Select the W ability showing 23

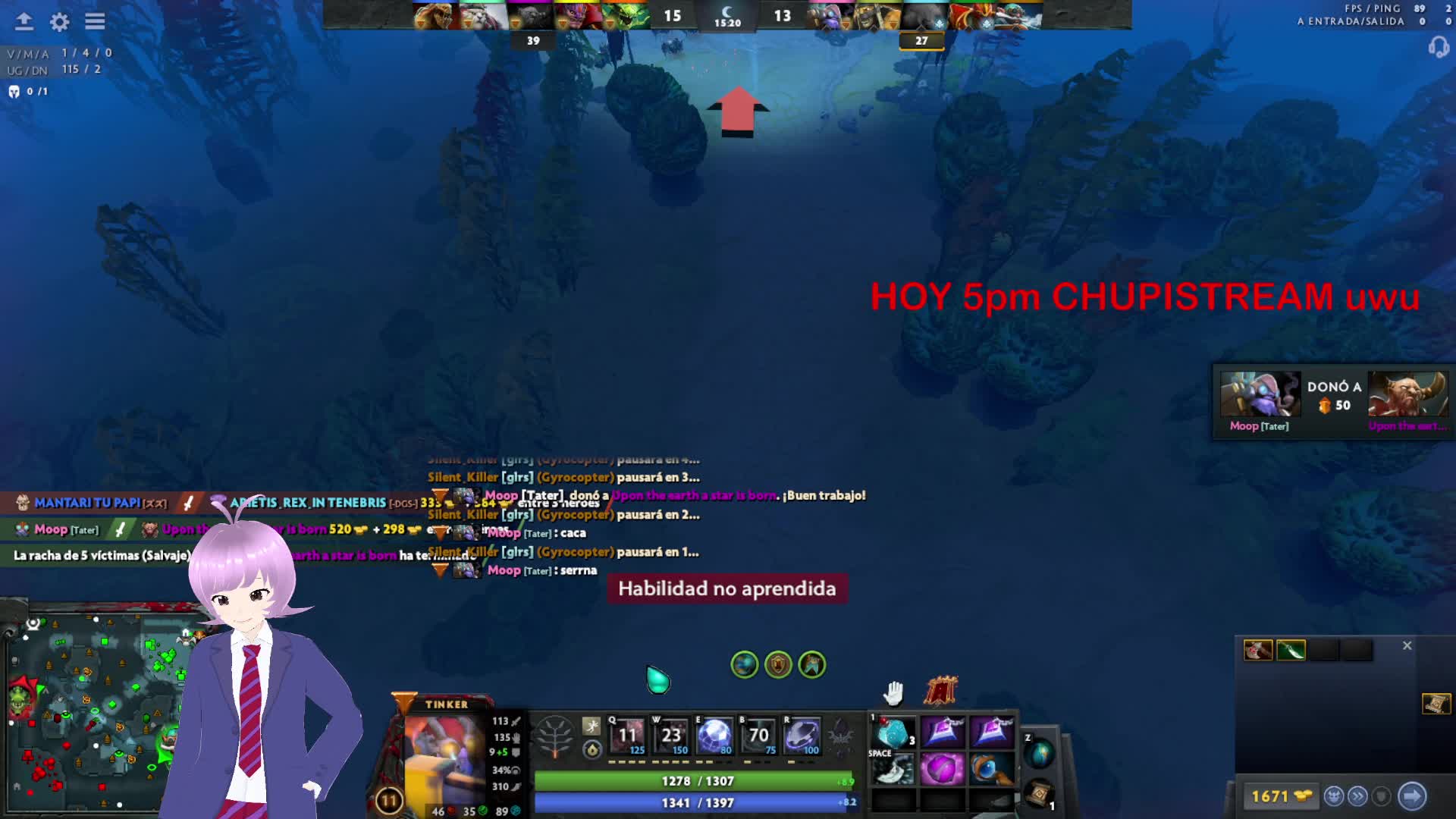(671, 736)
